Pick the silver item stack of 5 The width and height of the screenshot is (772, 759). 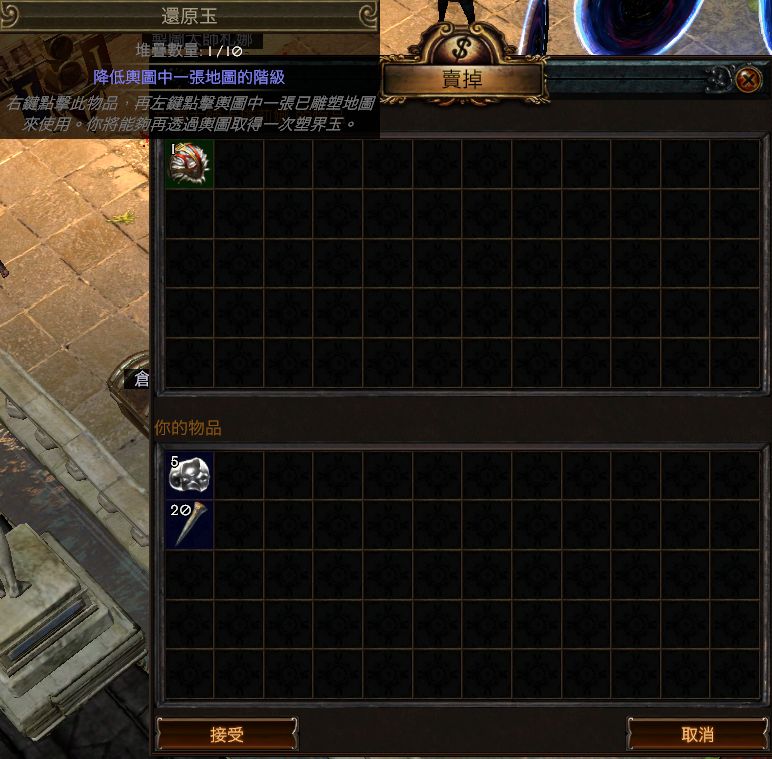(x=189, y=475)
